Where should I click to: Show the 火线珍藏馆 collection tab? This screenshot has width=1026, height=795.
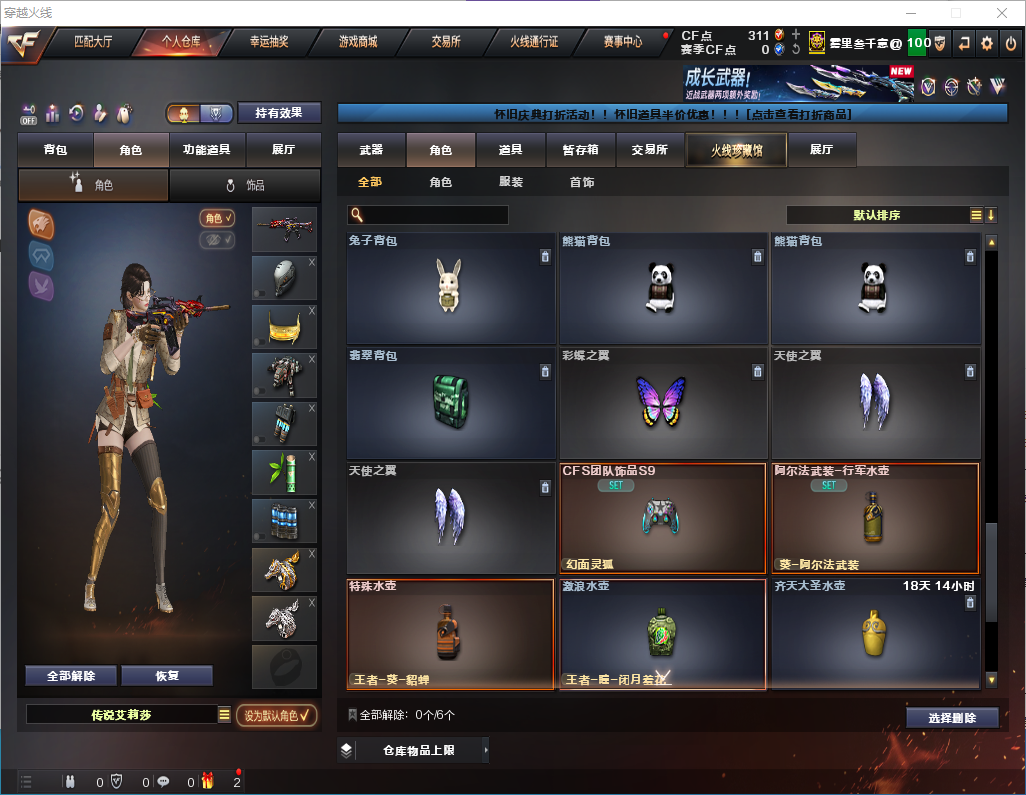click(736, 150)
